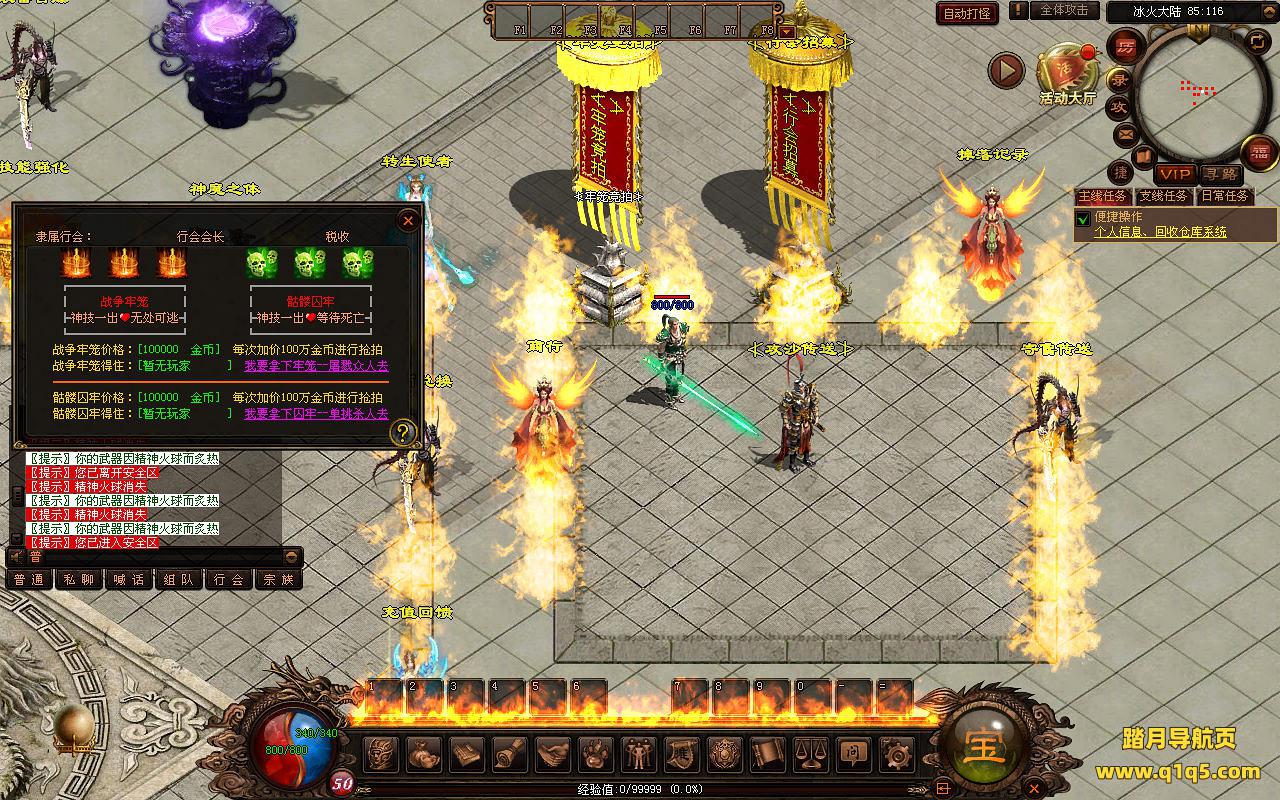Open the mail envelope icon beside minimap
This screenshot has height=800, width=1280.
click(1125, 134)
